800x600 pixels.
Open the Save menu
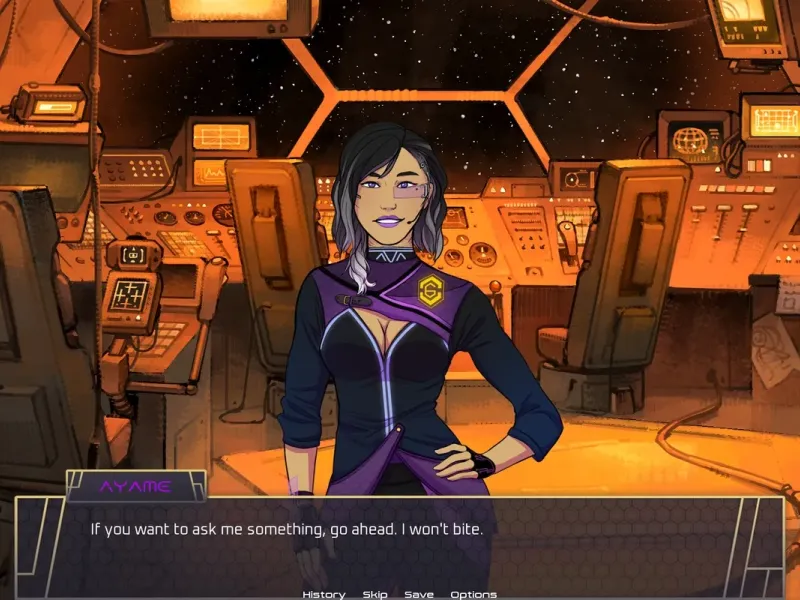click(419, 594)
